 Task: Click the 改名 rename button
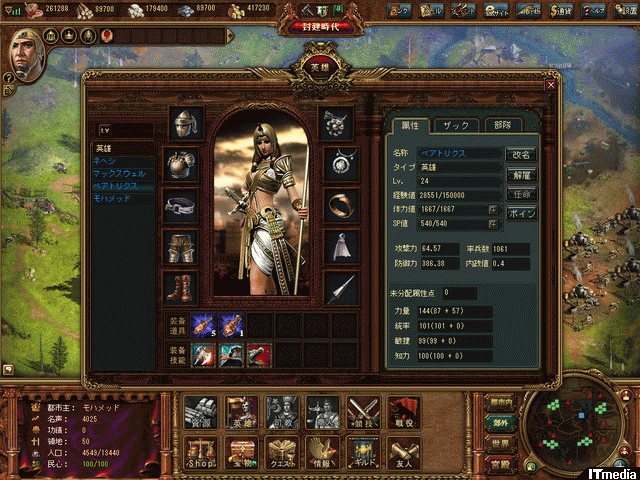tap(522, 155)
